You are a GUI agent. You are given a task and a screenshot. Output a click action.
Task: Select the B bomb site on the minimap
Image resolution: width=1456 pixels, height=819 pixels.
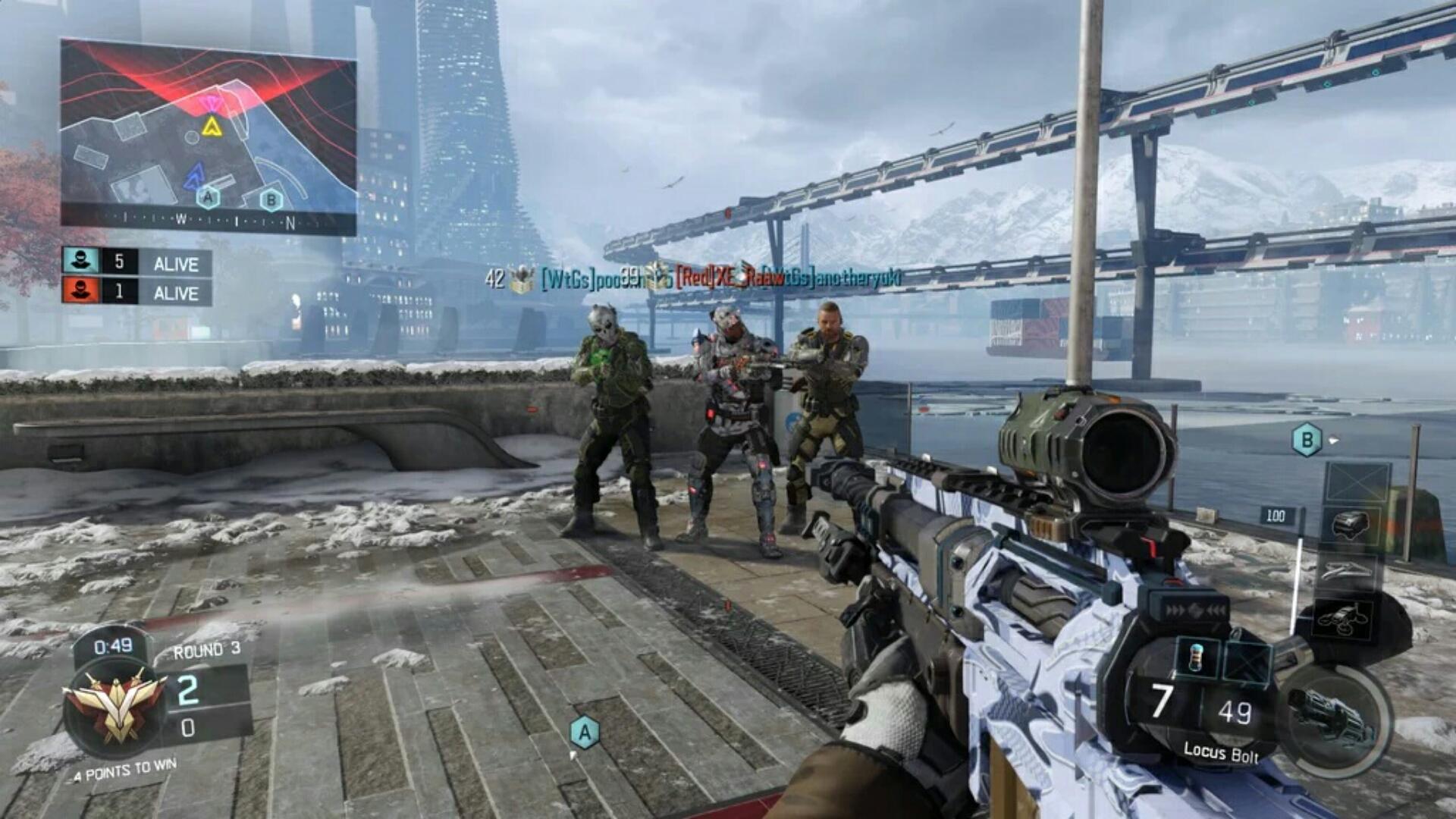pos(271,200)
